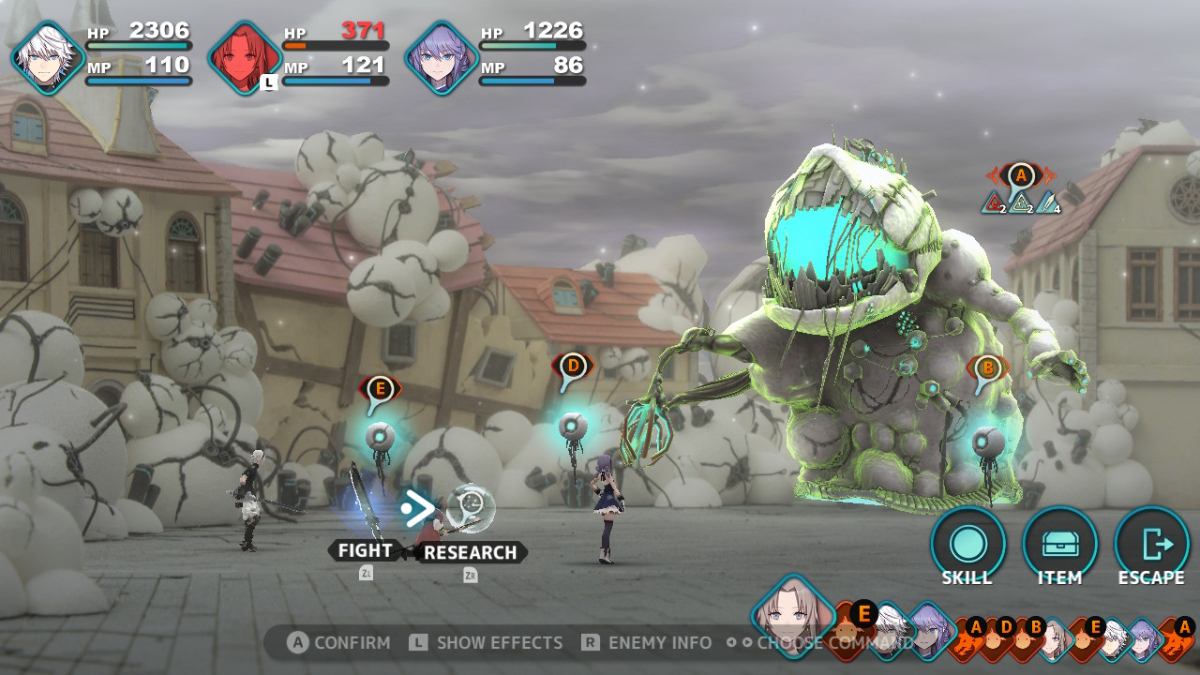The image size is (1200, 675).
Task: Target the giant enemy's A marker
Action: [x=1020, y=177]
